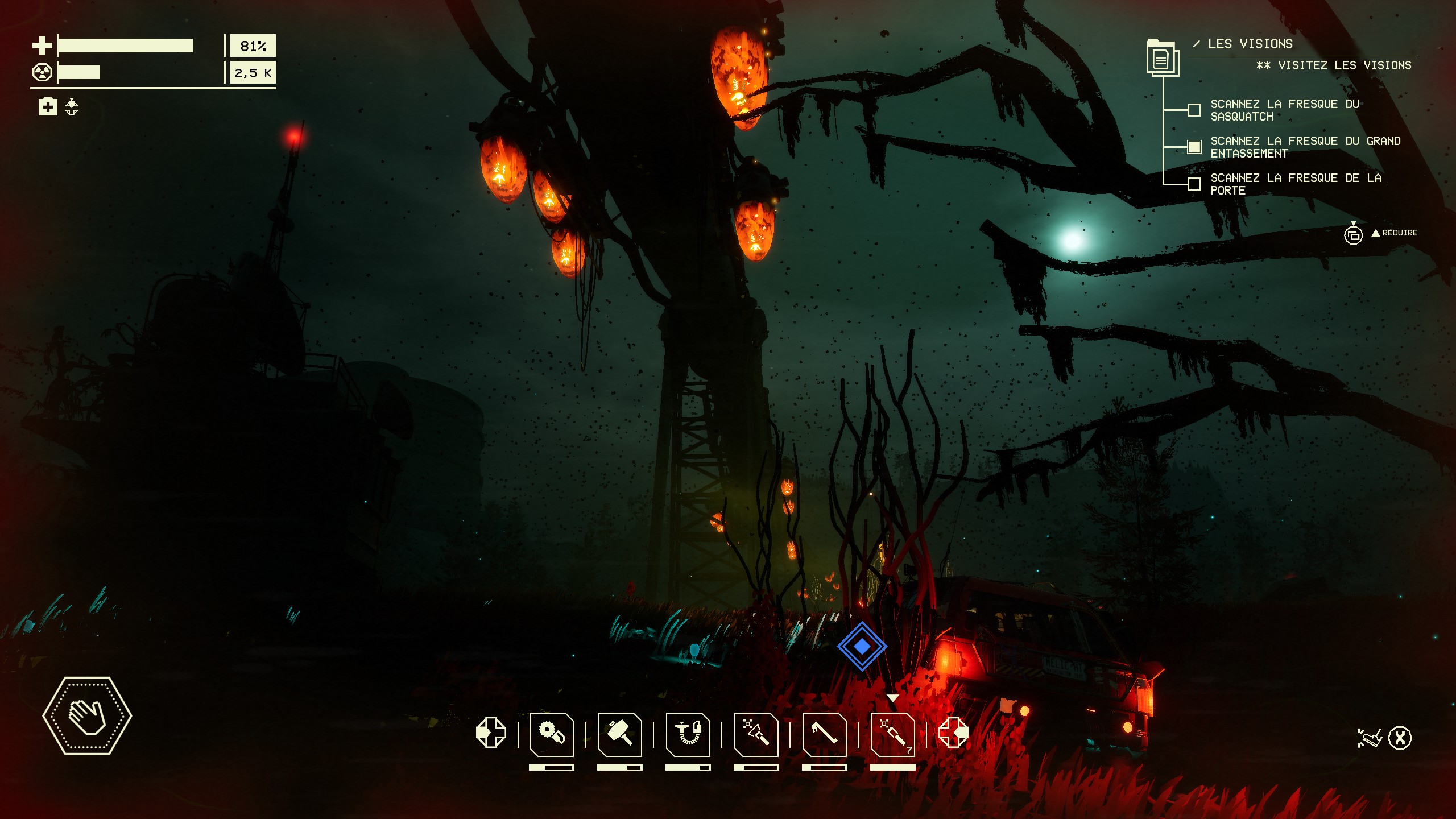The image size is (1456, 819).
Task: Choose the vacuum hose tool slot
Action: pyautogui.click(x=688, y=734)
